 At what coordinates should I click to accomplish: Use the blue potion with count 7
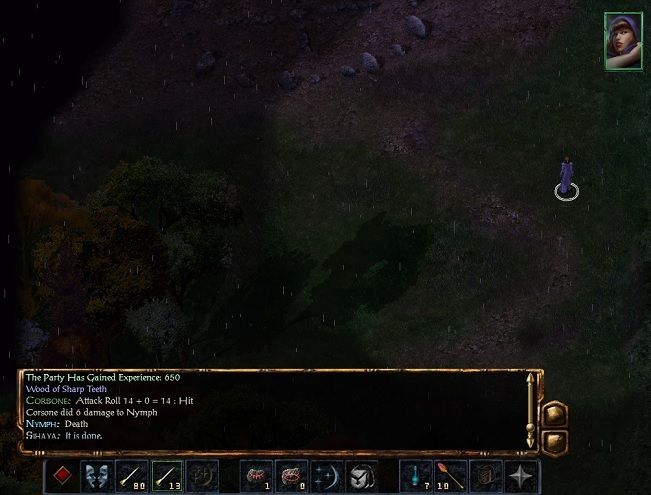[417, 476]
